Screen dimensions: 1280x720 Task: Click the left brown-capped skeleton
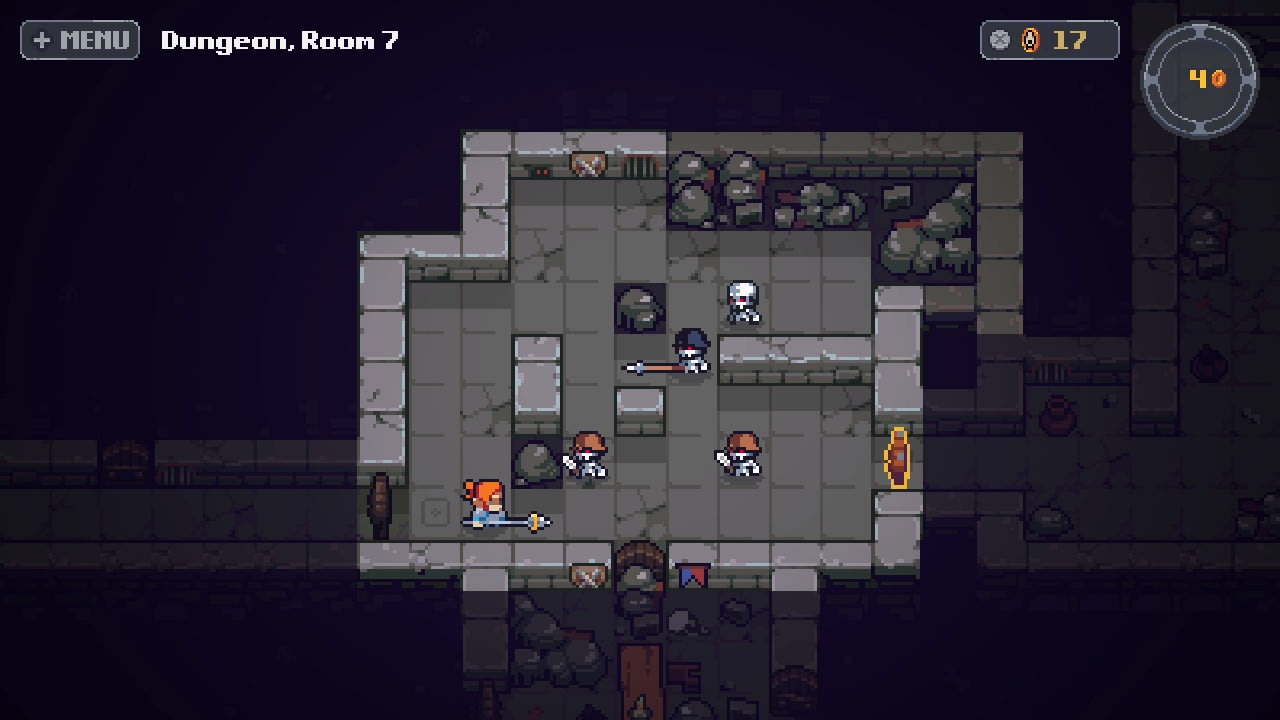(x=588, y=455)
